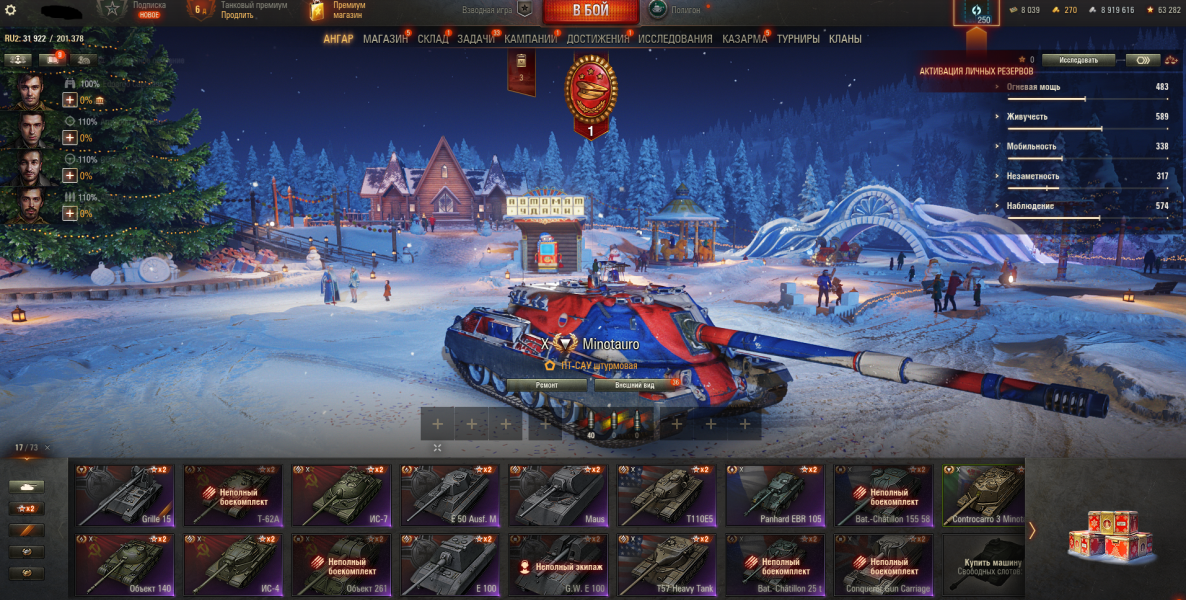This screenshot has height=600, width=1186.
Task: Go to the ИССЛЕДОВАНИЯ tab
Action: [x=675, y=39]
